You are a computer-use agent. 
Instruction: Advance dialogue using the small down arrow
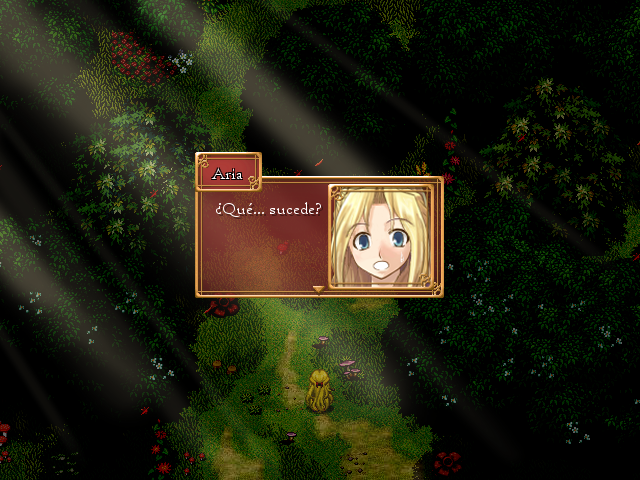pyautogui.click(x=319, y=290)
